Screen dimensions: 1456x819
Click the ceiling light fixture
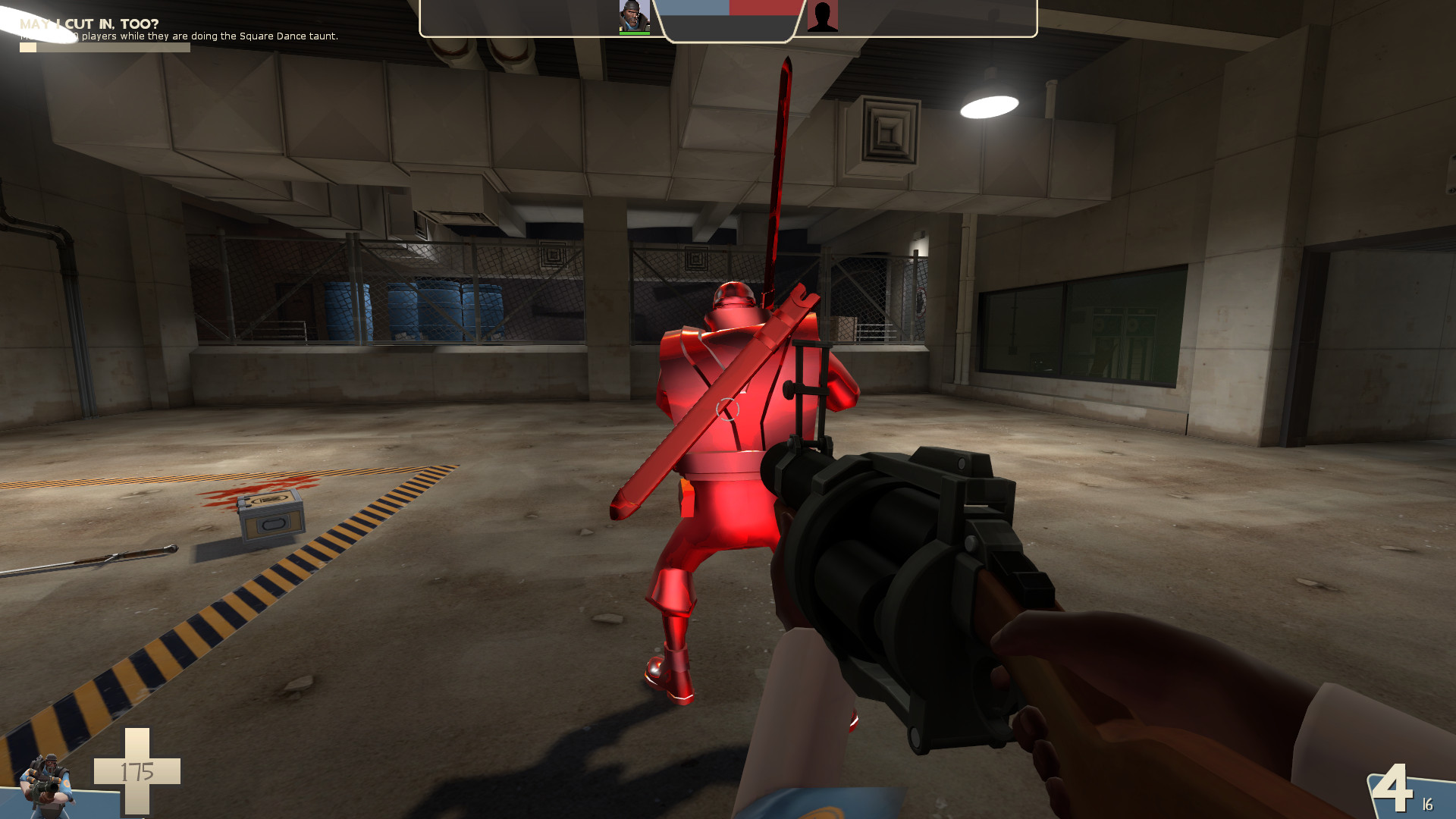click(x=991, y=106)
